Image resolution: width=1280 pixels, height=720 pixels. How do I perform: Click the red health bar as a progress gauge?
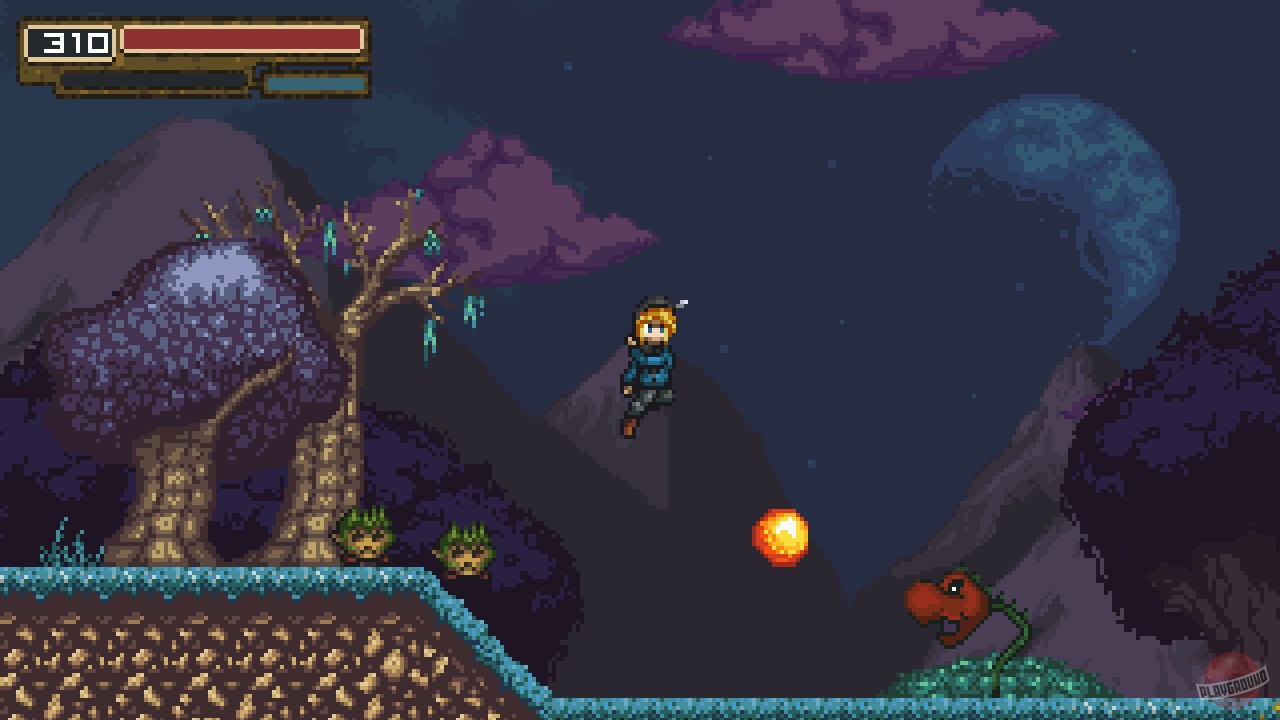coord(240,38)
